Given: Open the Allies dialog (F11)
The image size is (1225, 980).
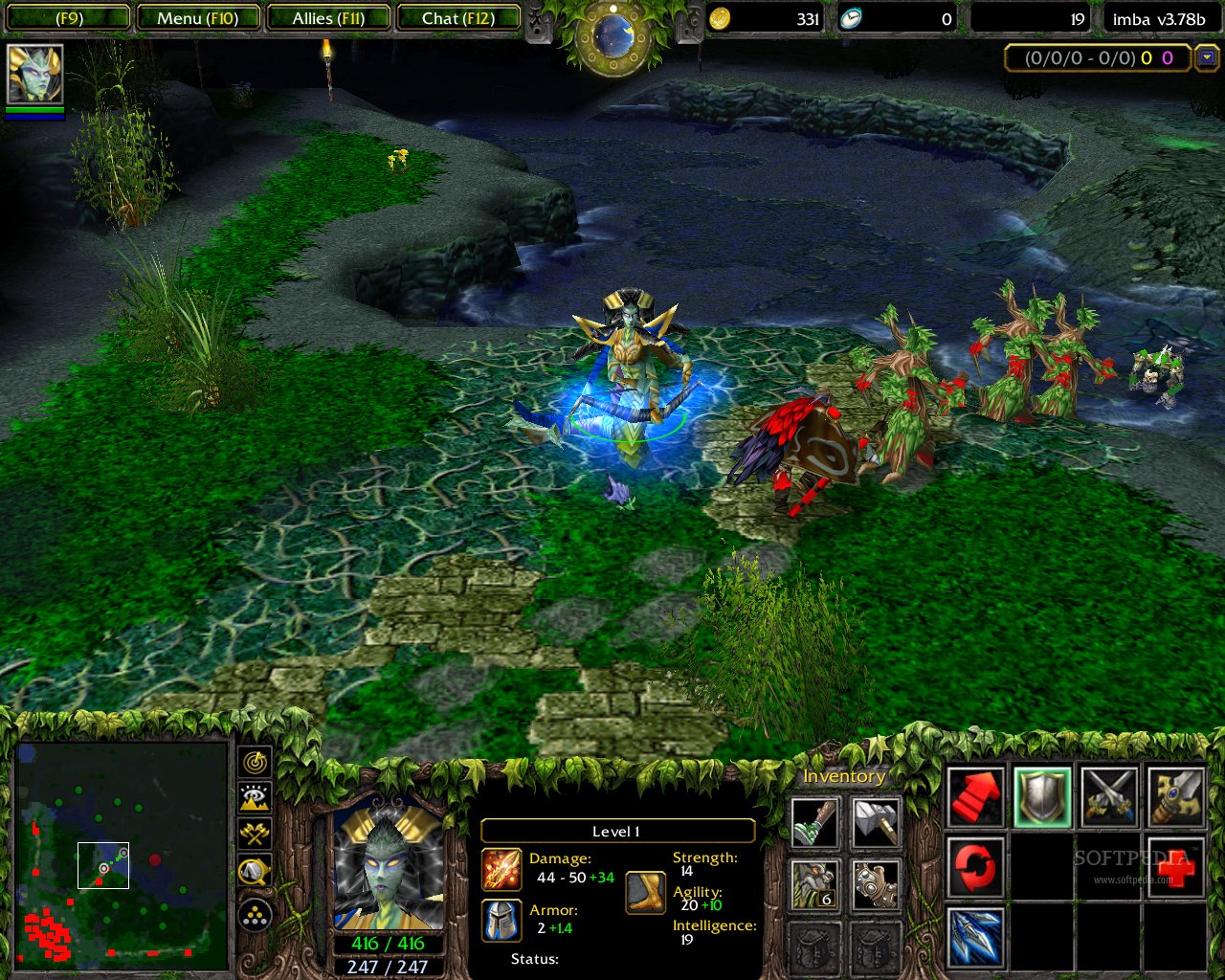Looking at the screenshot, I should [x=328, y=17].
